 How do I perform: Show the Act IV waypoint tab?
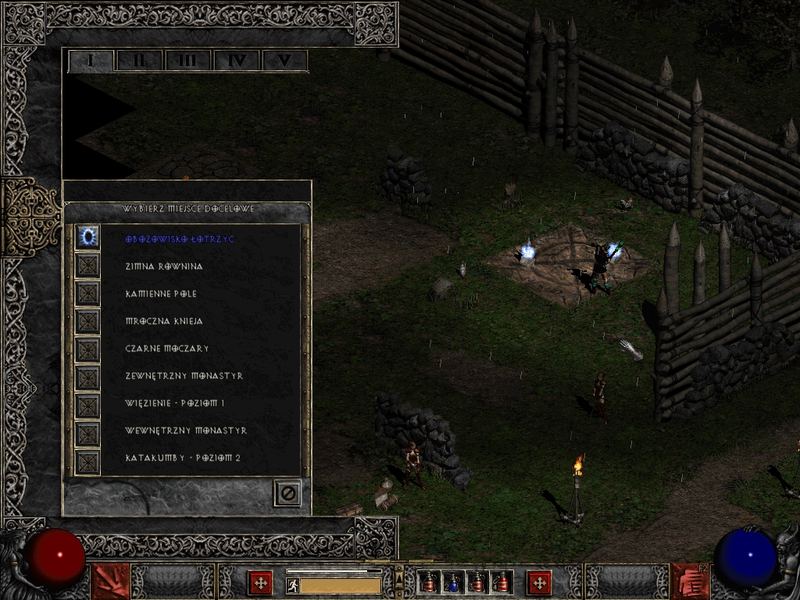[x=236, y=60]
